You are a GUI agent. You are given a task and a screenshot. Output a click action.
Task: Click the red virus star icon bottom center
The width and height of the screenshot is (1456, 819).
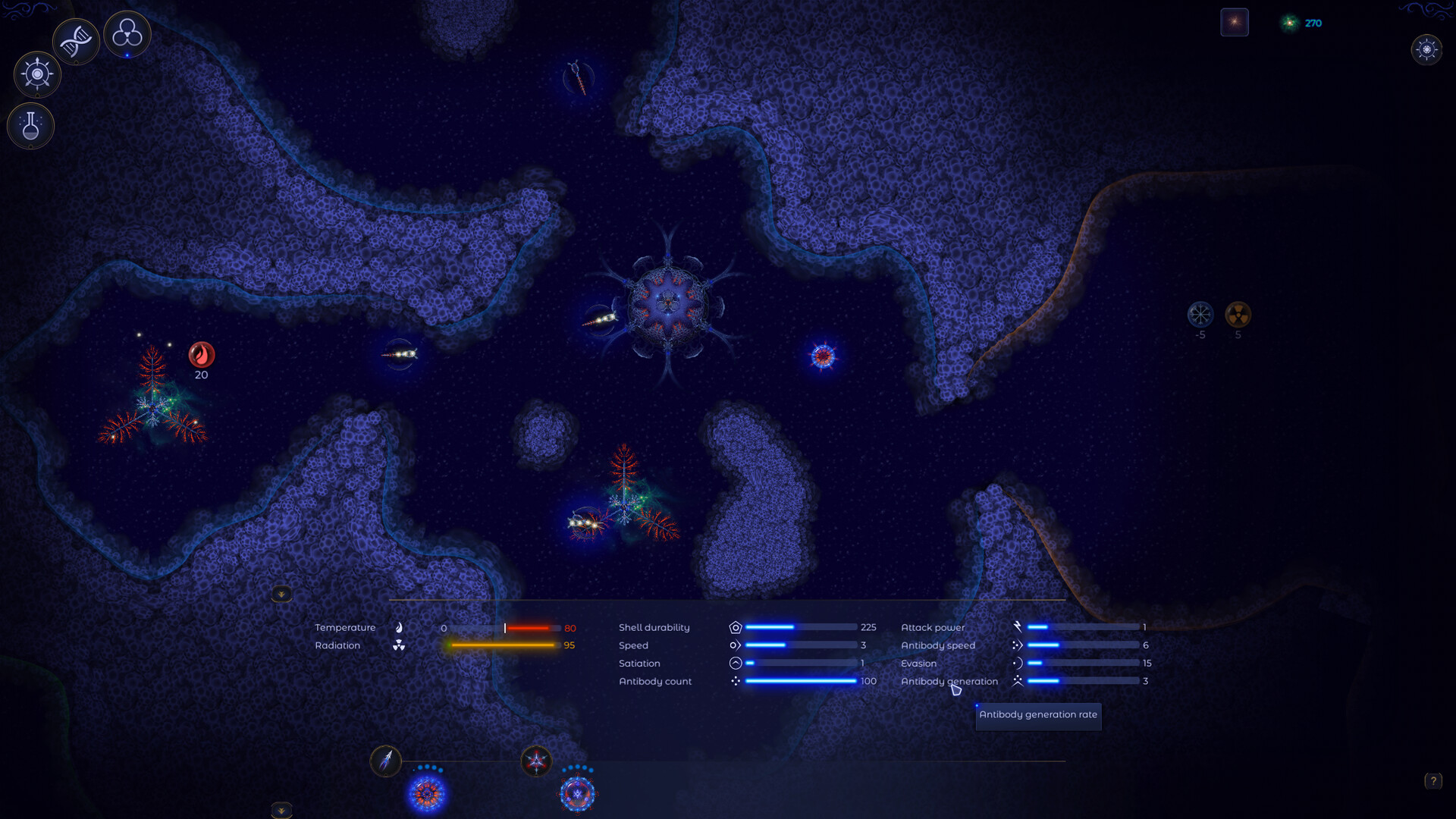click(x=537, y=761)
